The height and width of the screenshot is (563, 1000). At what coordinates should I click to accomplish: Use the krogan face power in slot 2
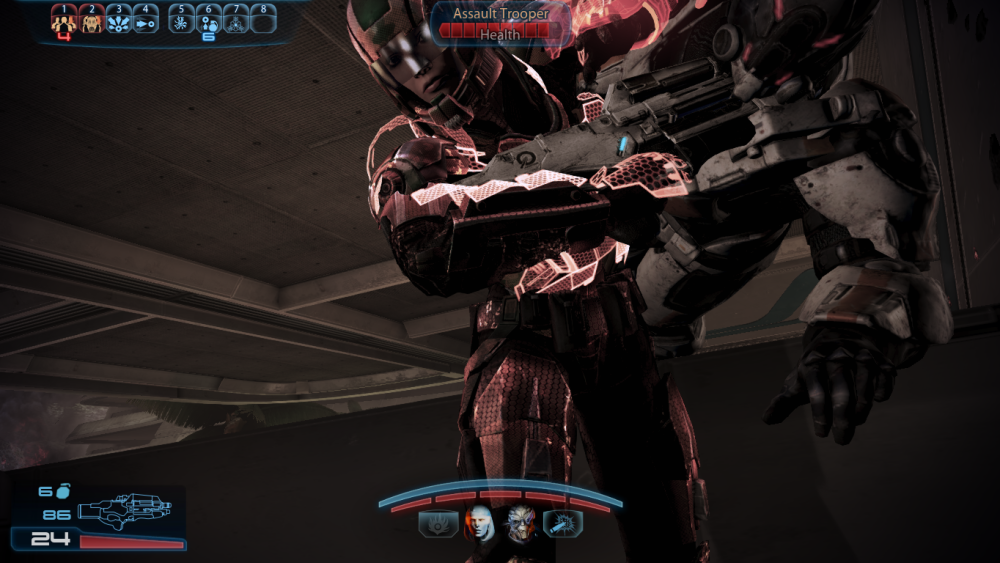click(x=92, y=20)
